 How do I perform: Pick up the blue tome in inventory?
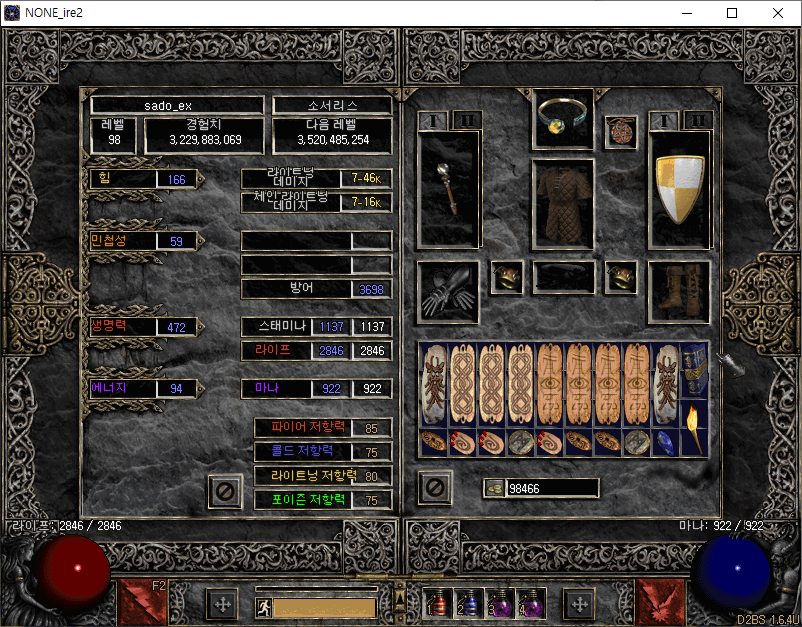[695, 370]
